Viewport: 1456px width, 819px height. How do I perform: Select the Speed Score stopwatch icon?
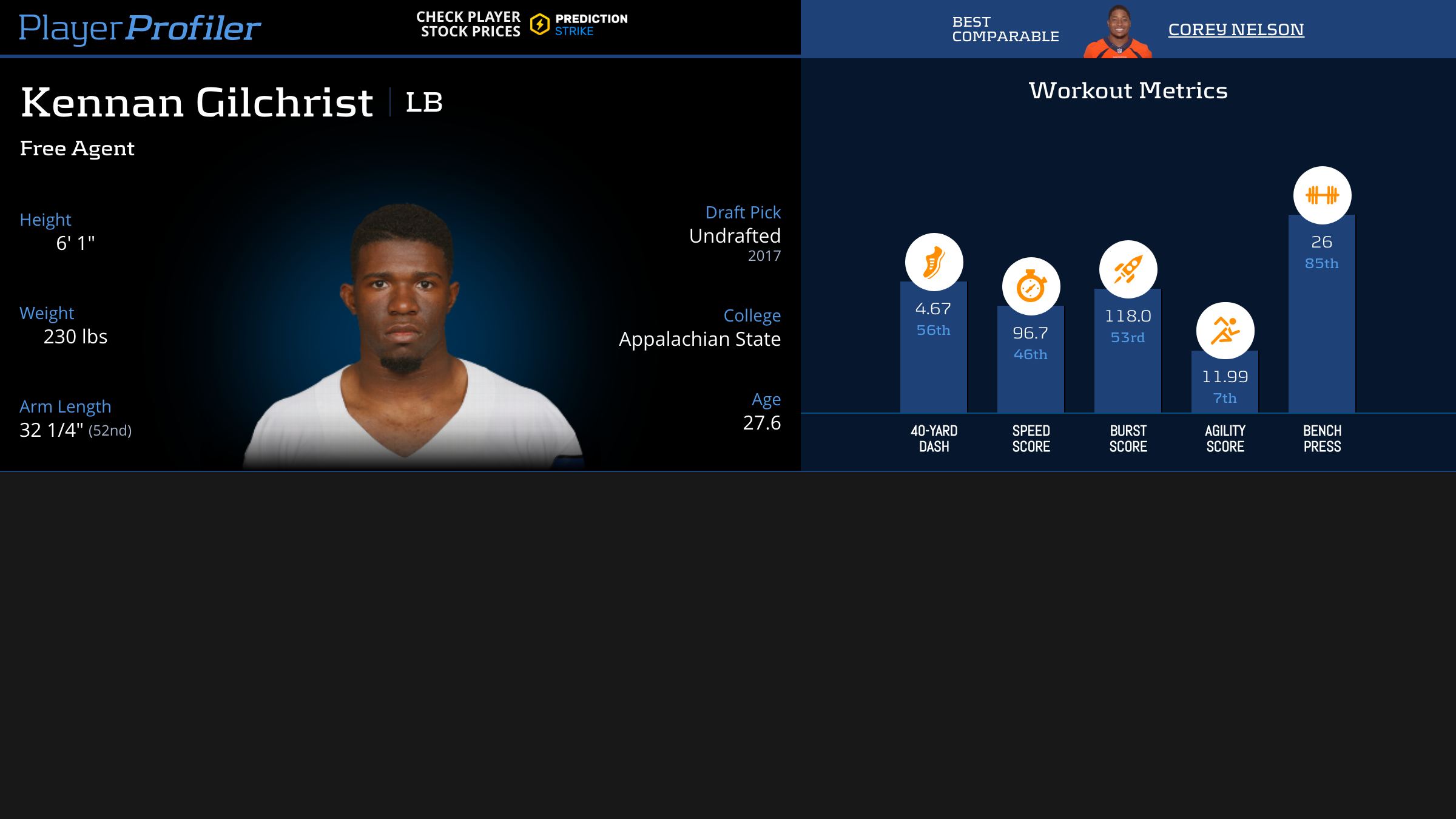pyautogui.click(x=1031, y=286)
